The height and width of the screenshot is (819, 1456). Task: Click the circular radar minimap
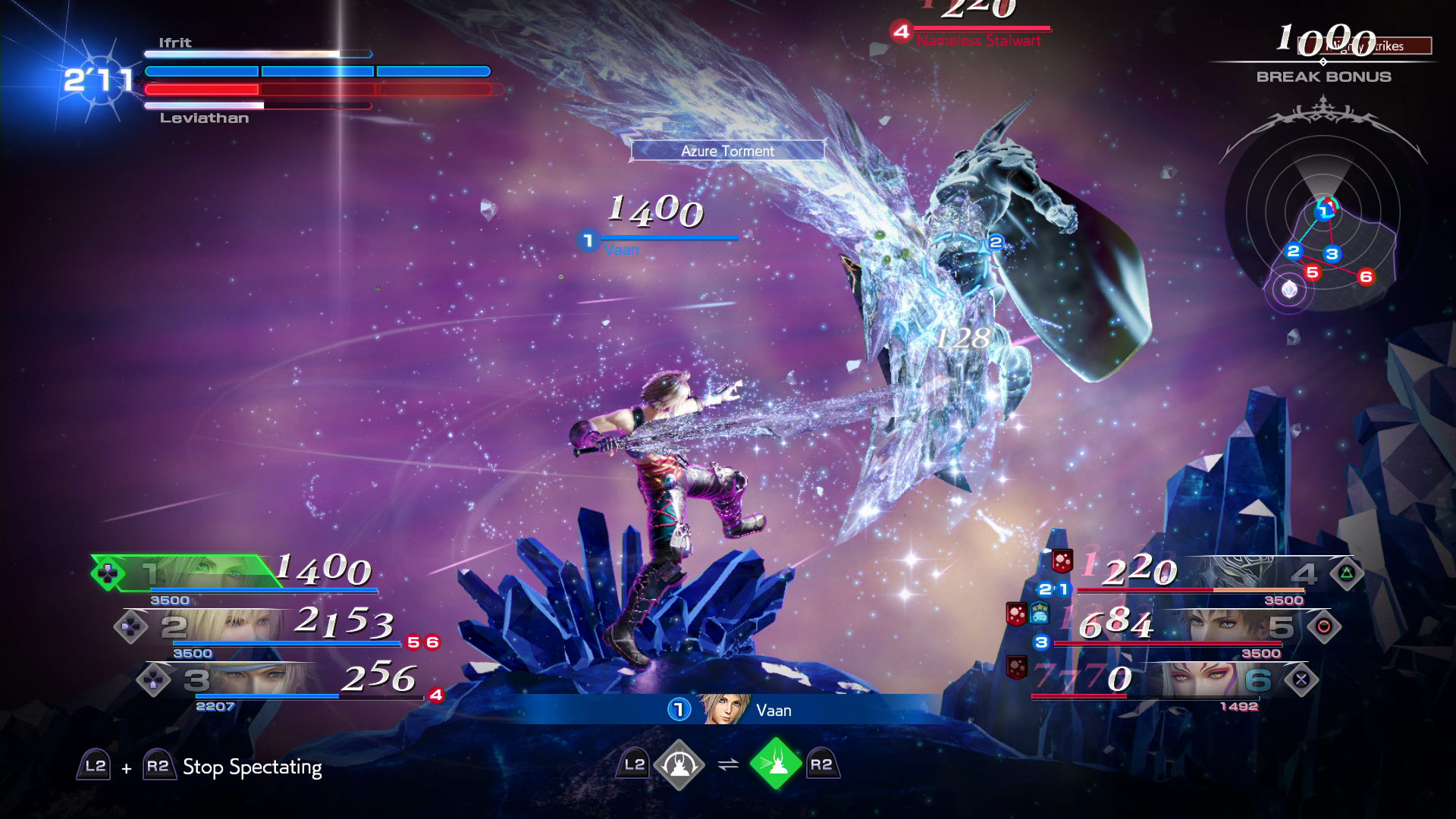[1323, 221]
